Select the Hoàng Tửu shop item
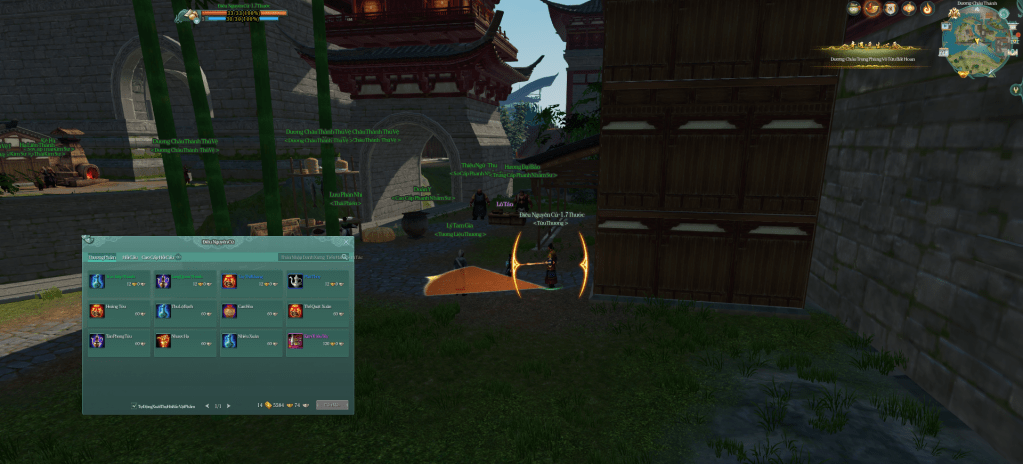This screenshot has width=1023, height=464. 118,311
